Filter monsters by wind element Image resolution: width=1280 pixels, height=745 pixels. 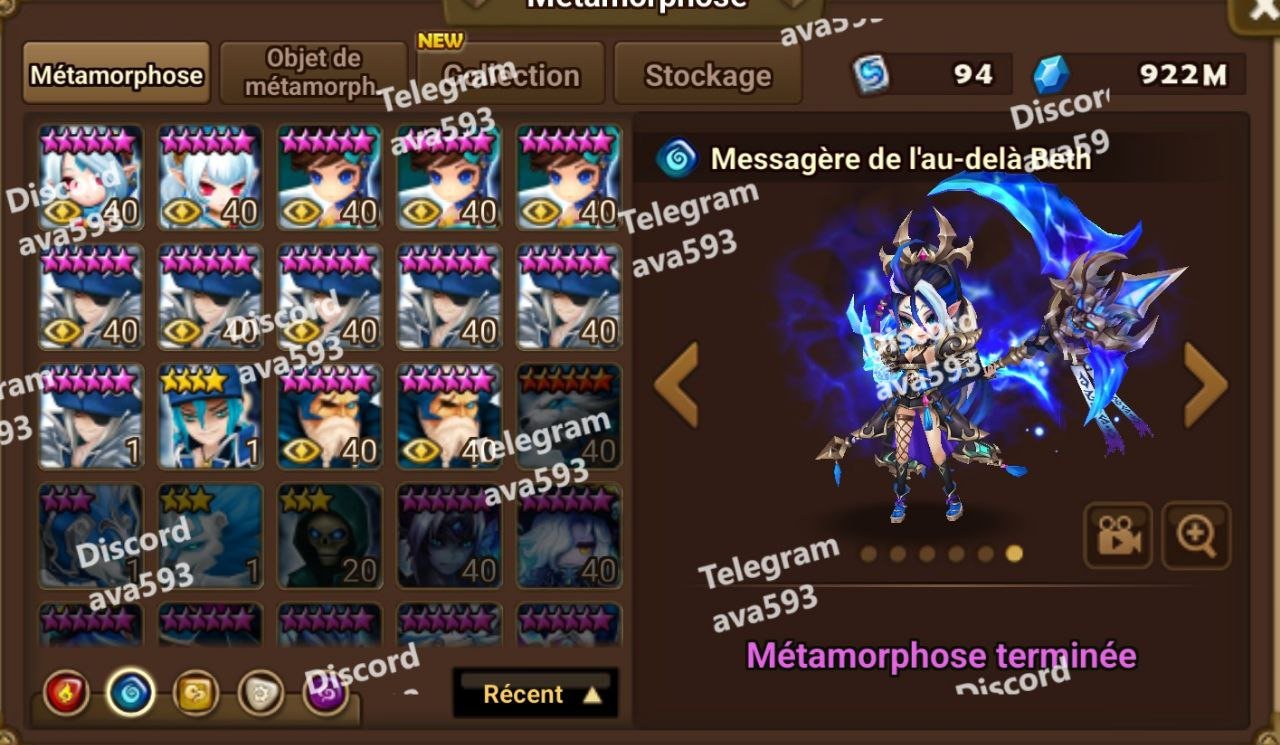[196, 693]
